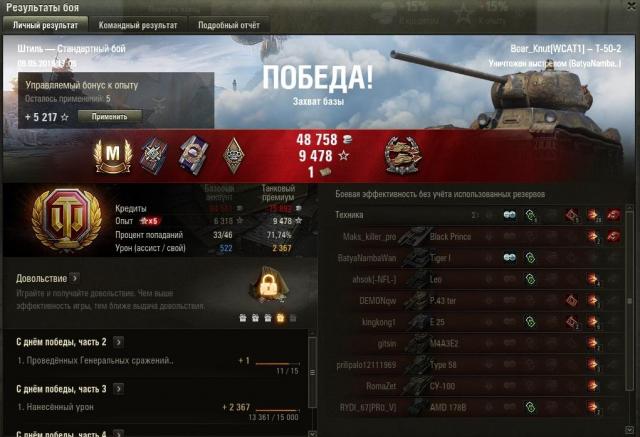Click the Техника column header
The width and height of the screenshot is (640, 437).
click(350, 214)
